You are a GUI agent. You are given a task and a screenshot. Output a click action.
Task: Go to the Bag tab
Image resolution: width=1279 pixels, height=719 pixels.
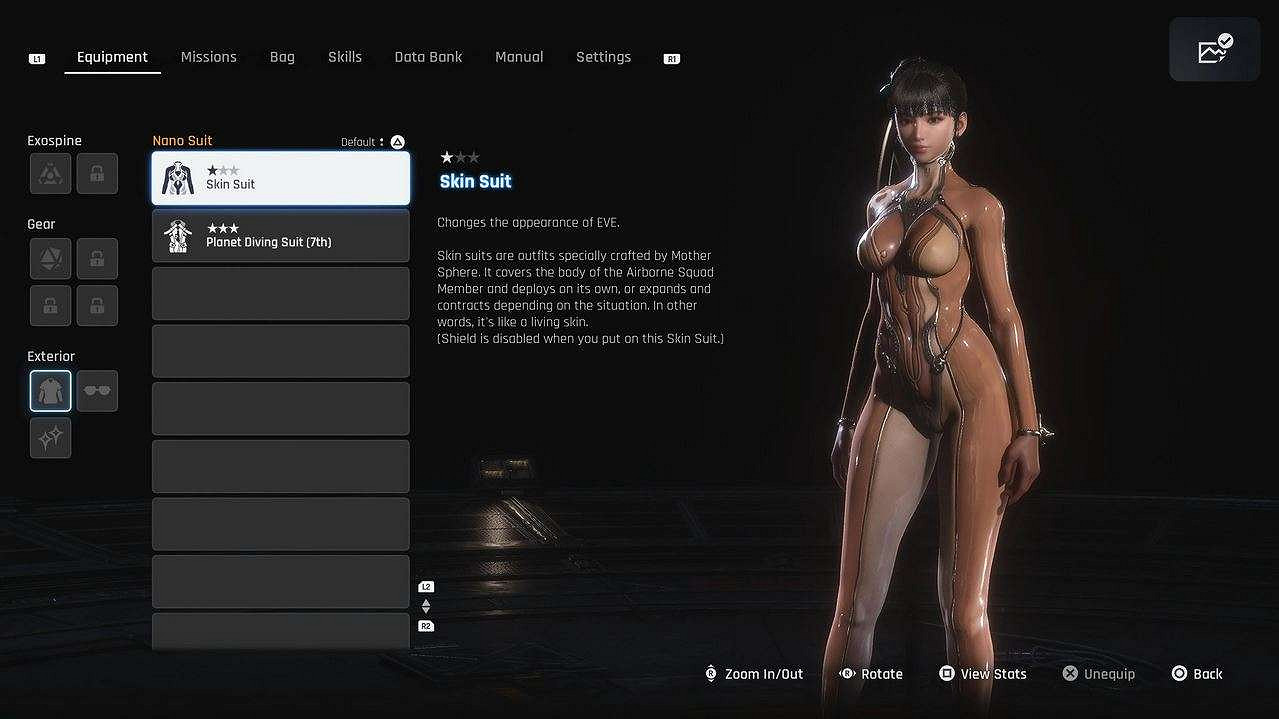282,57
